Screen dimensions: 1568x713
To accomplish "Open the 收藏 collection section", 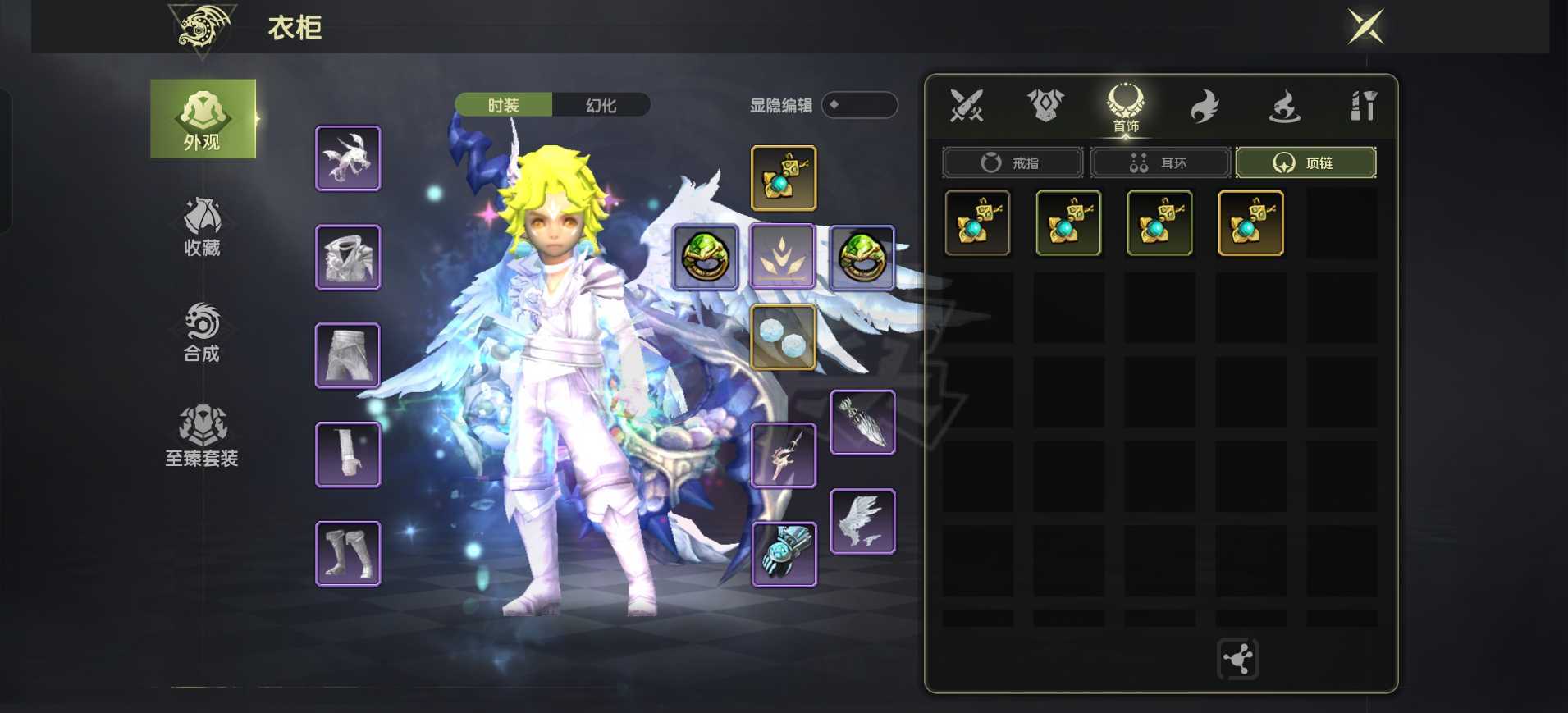I will click(x=202, y=227).
